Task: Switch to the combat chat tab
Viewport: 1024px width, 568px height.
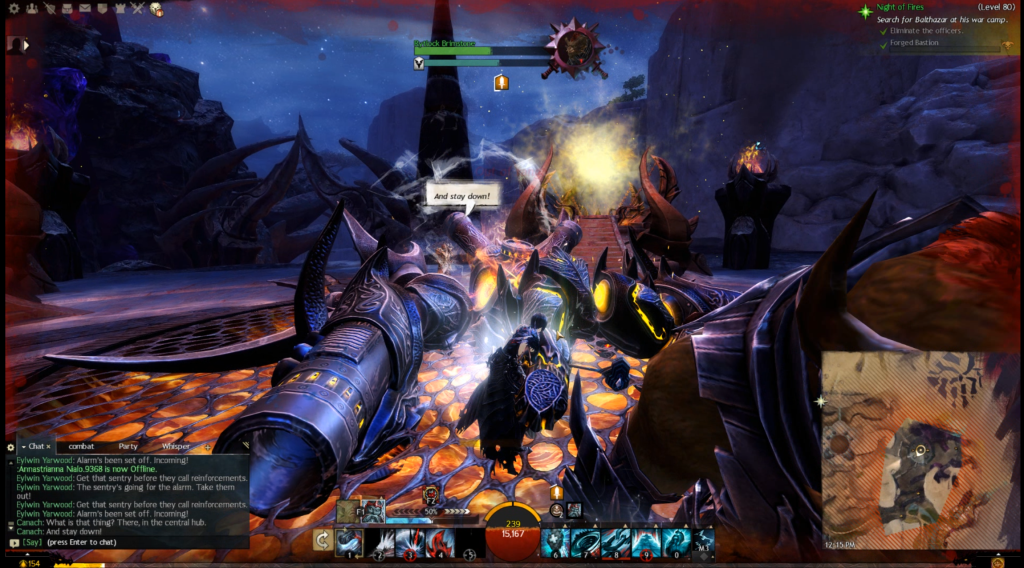Action: point(82,446)
